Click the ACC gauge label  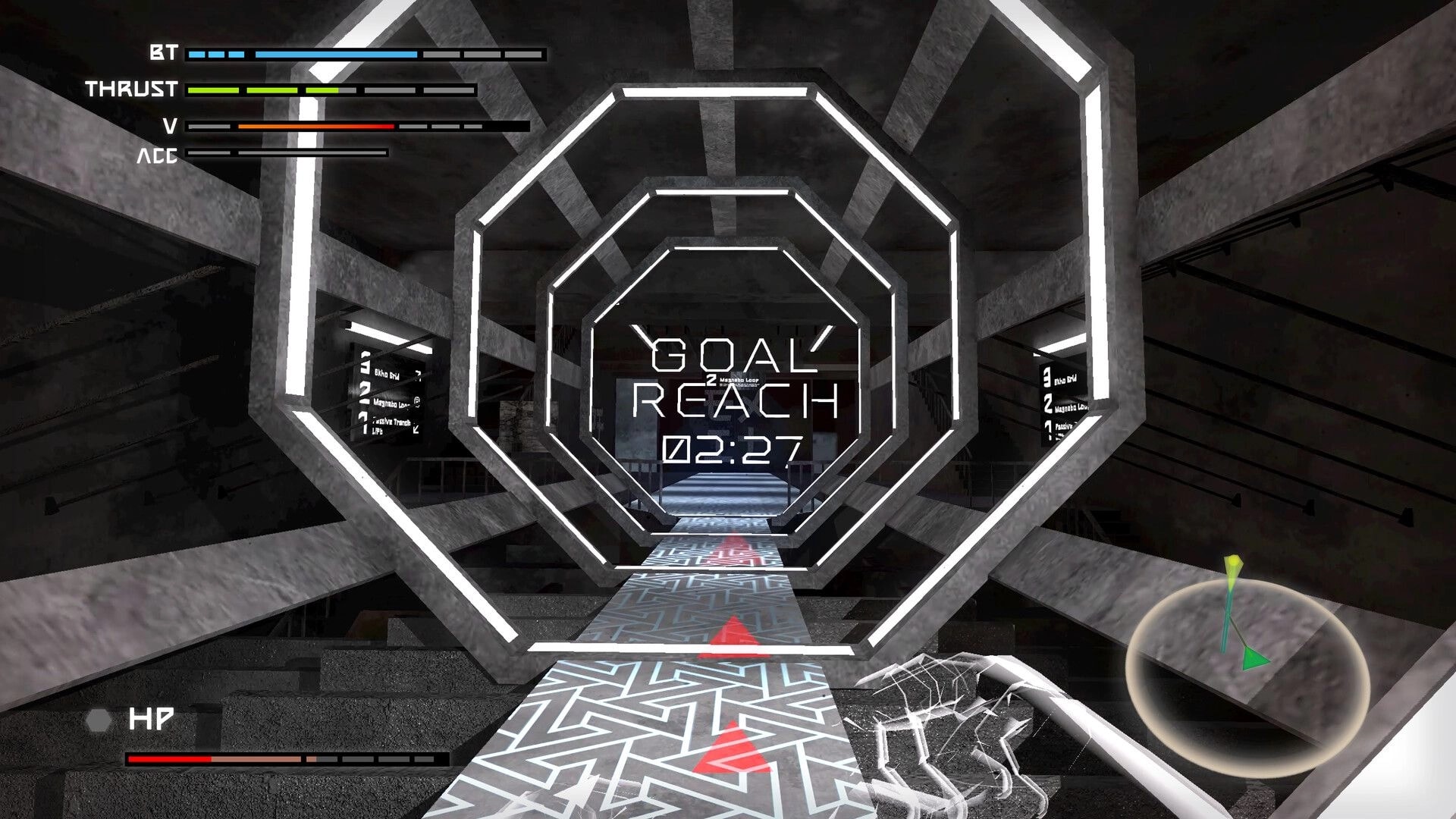pyautogui.click(x=159, y=157)
